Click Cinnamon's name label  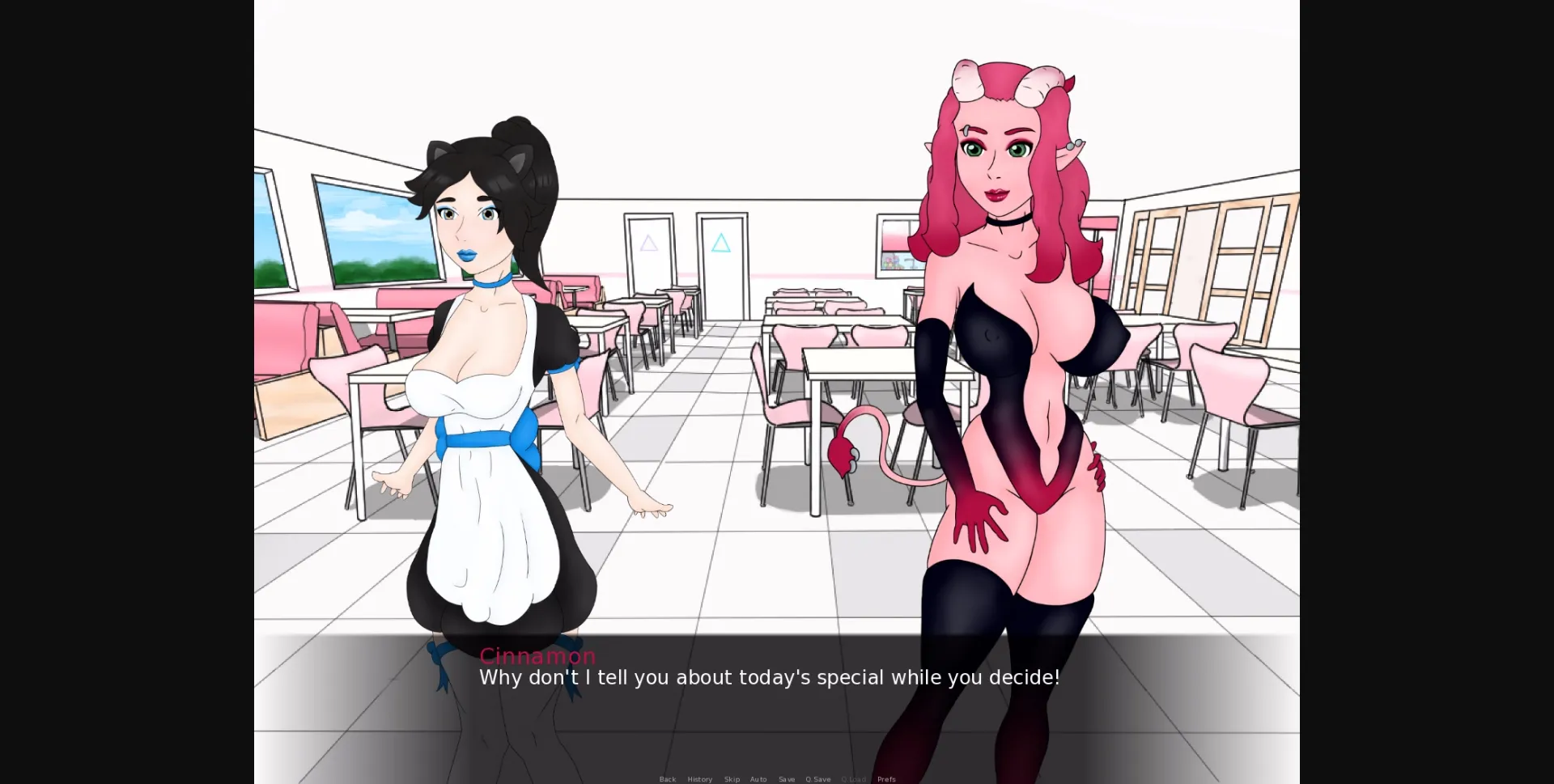tap(537, 656)
